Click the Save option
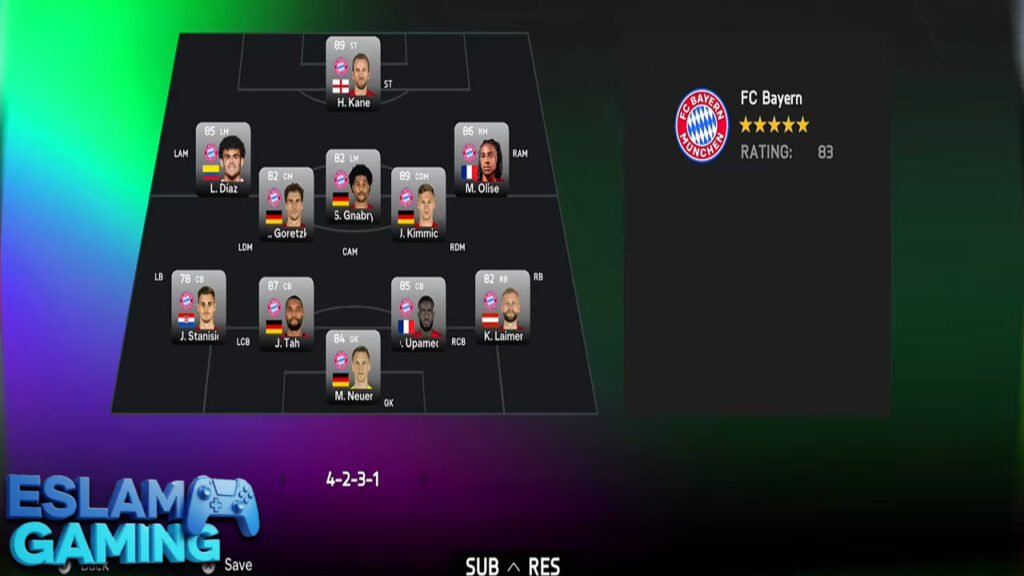1024x576 pixels. [x=237, y=565]
